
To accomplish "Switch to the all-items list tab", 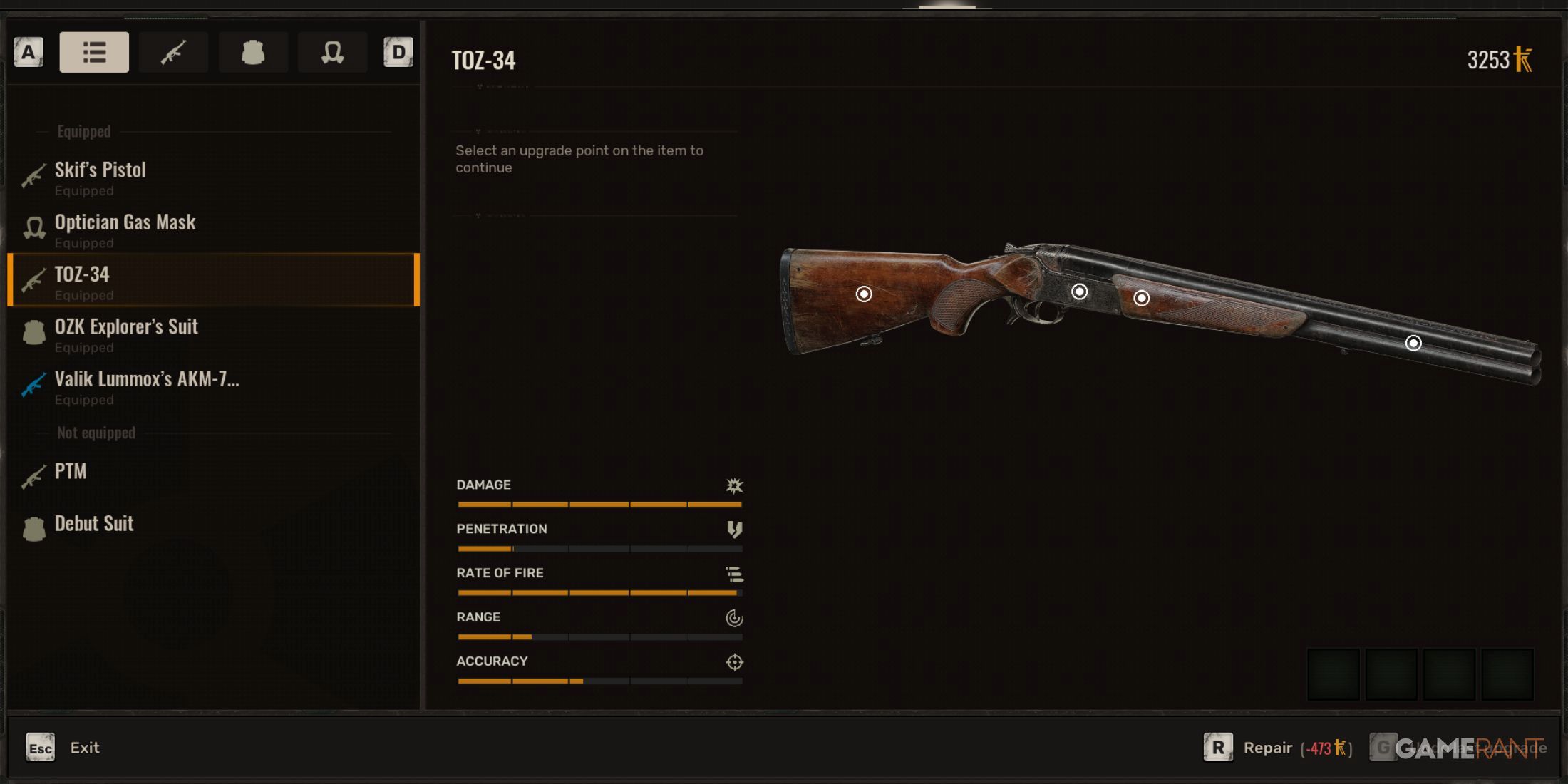I will pyautogui.click(x=94, y=52).
